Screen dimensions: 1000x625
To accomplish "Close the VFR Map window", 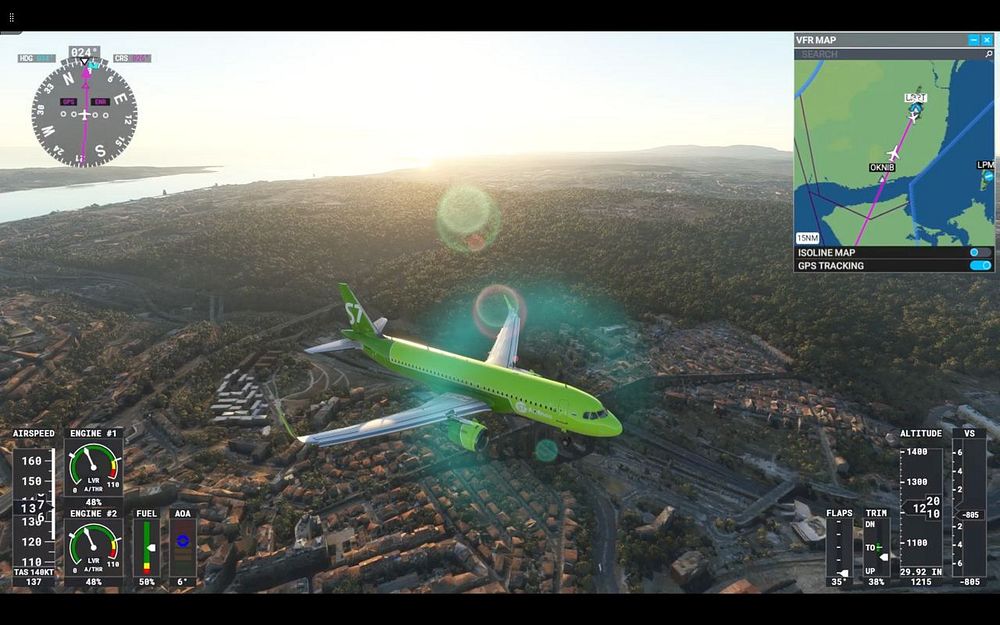I will tap(987, 40).
